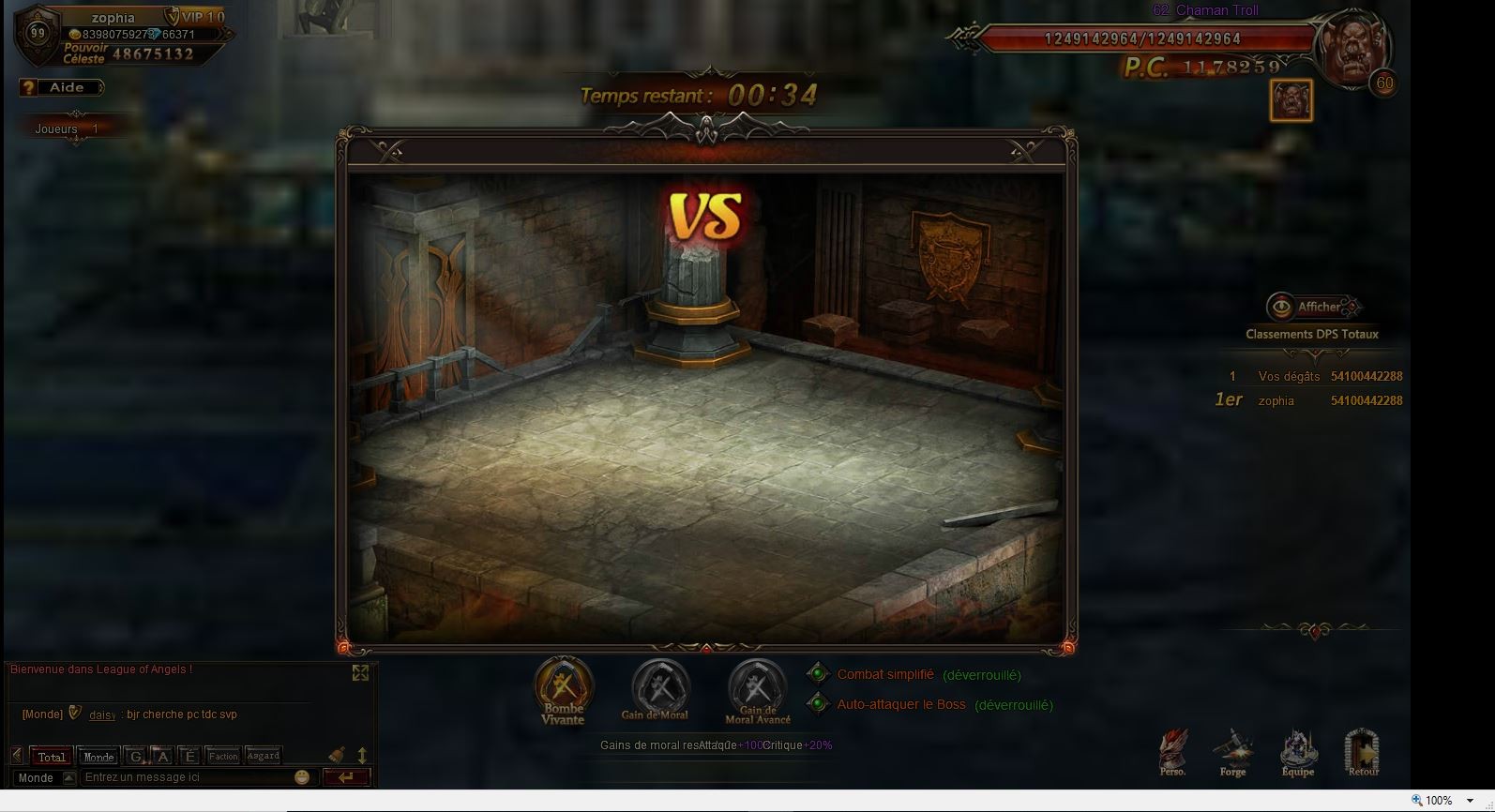1495x812 pixels.
Task: Open the Perso. character menu
Action: point(1172,752)
